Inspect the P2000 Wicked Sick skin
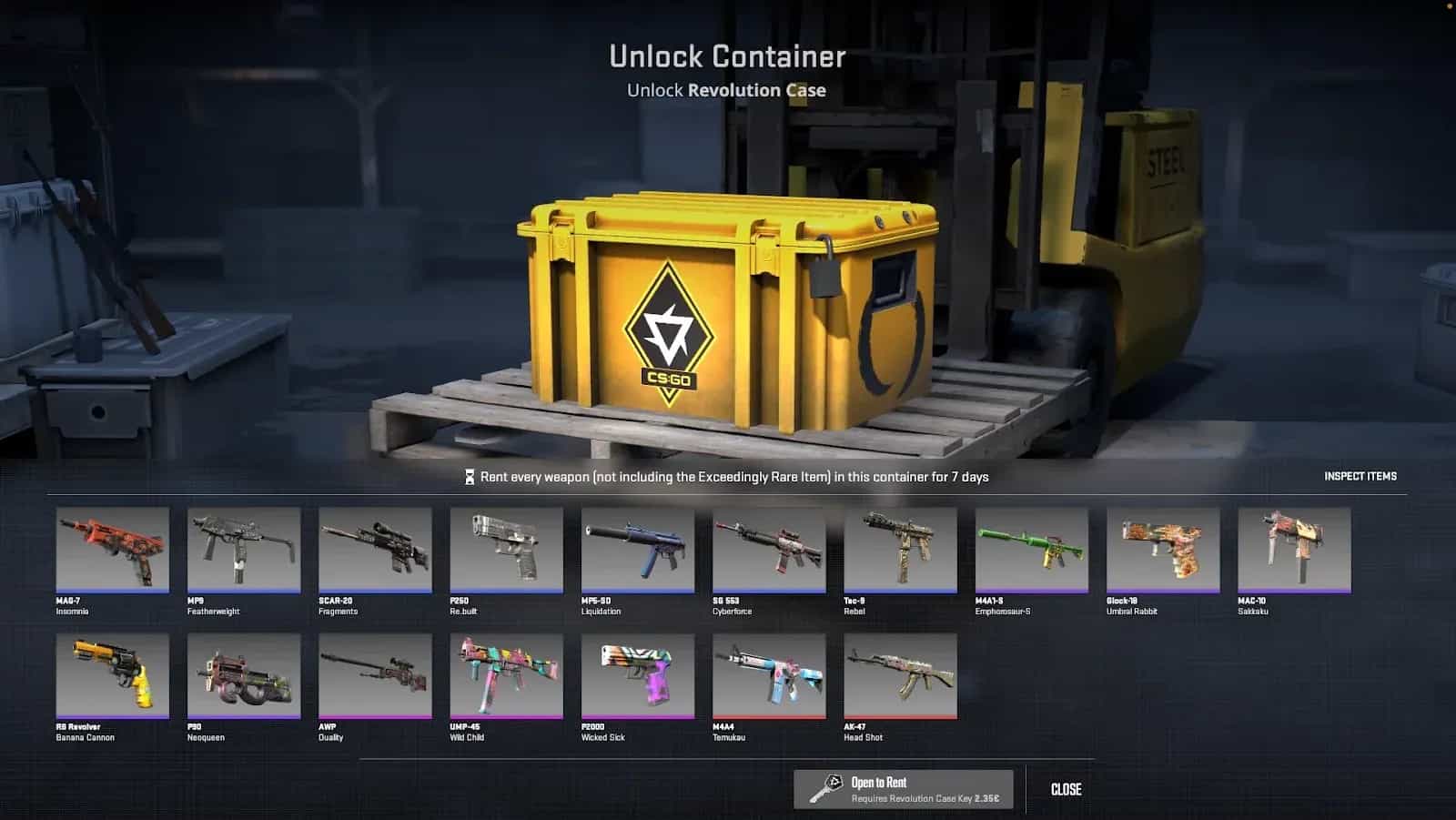 [637, 677]
